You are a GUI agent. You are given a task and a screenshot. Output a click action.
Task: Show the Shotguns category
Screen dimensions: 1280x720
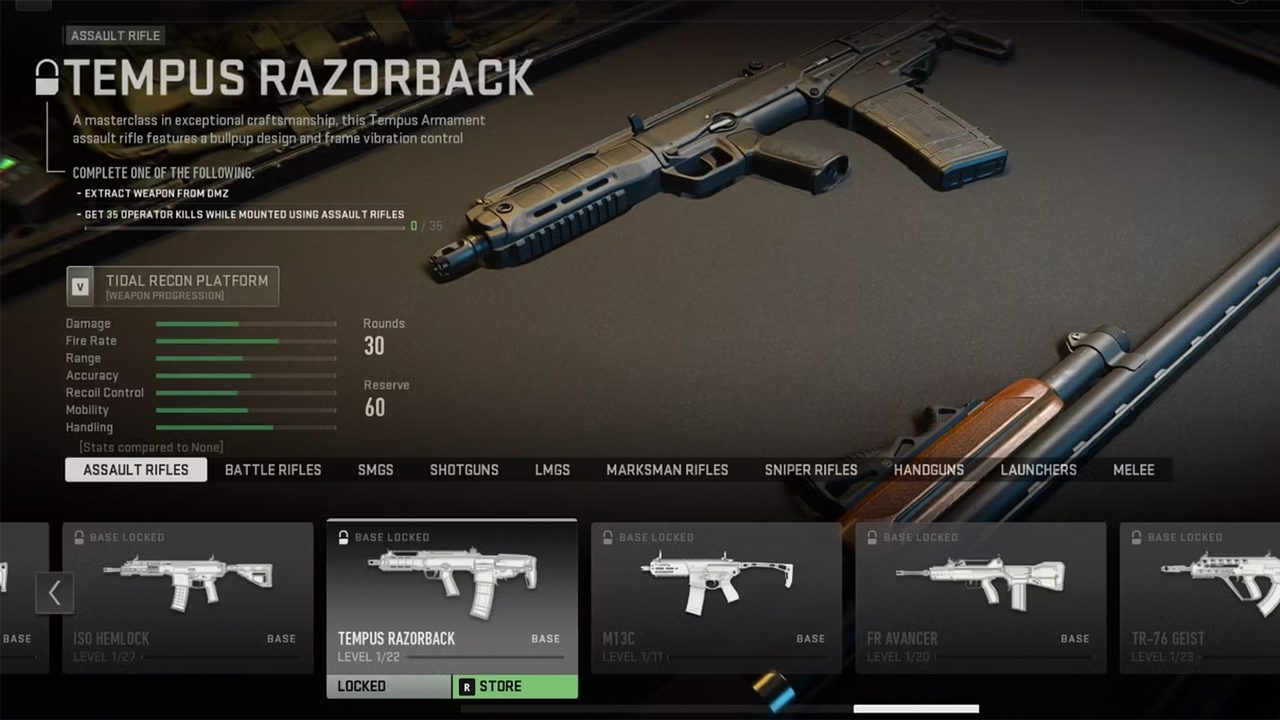[x=464, y=470]
